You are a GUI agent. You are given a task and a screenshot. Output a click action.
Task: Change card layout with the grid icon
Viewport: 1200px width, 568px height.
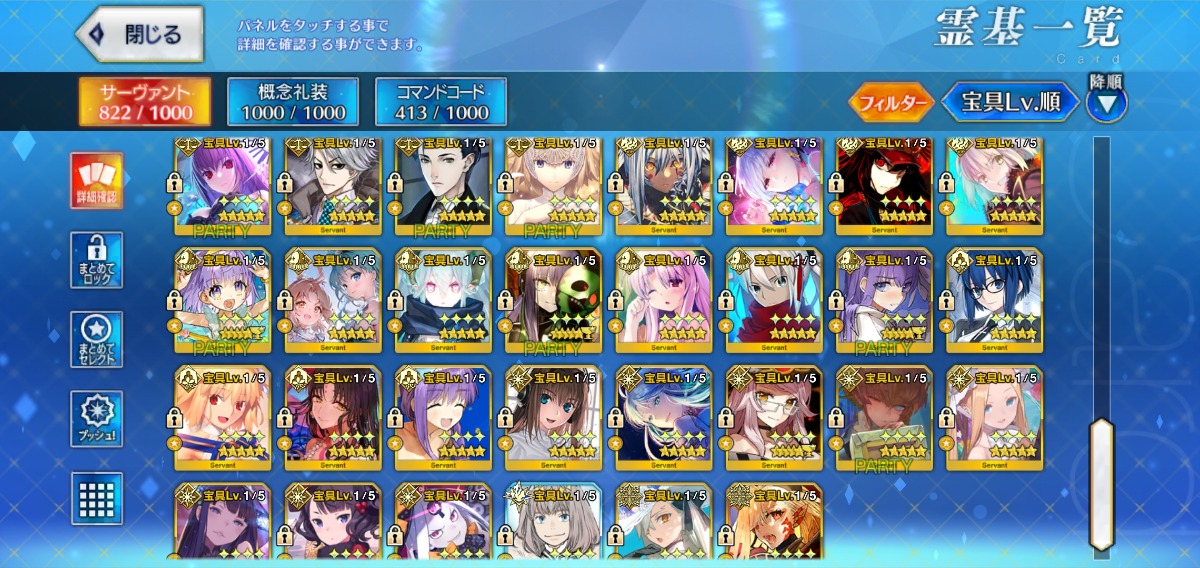click(x=97, y=497)
